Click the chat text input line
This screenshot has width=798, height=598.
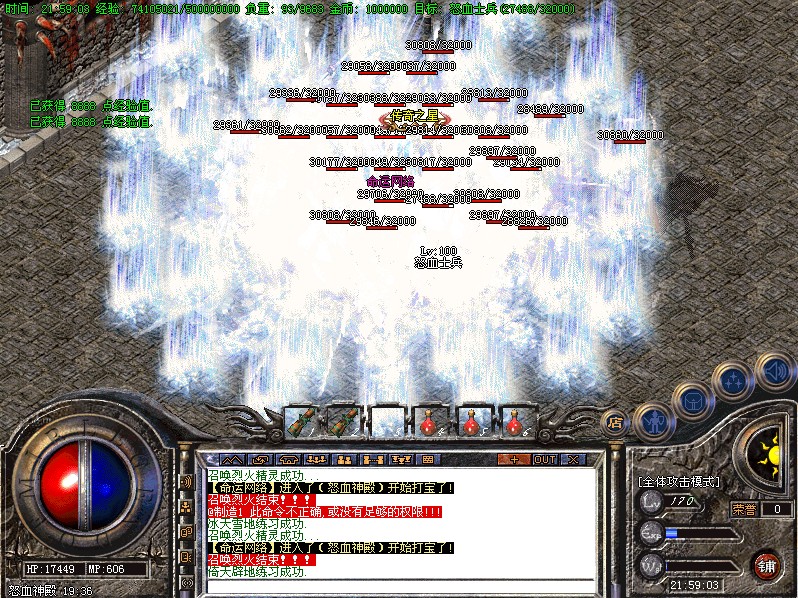pos(400,584)
